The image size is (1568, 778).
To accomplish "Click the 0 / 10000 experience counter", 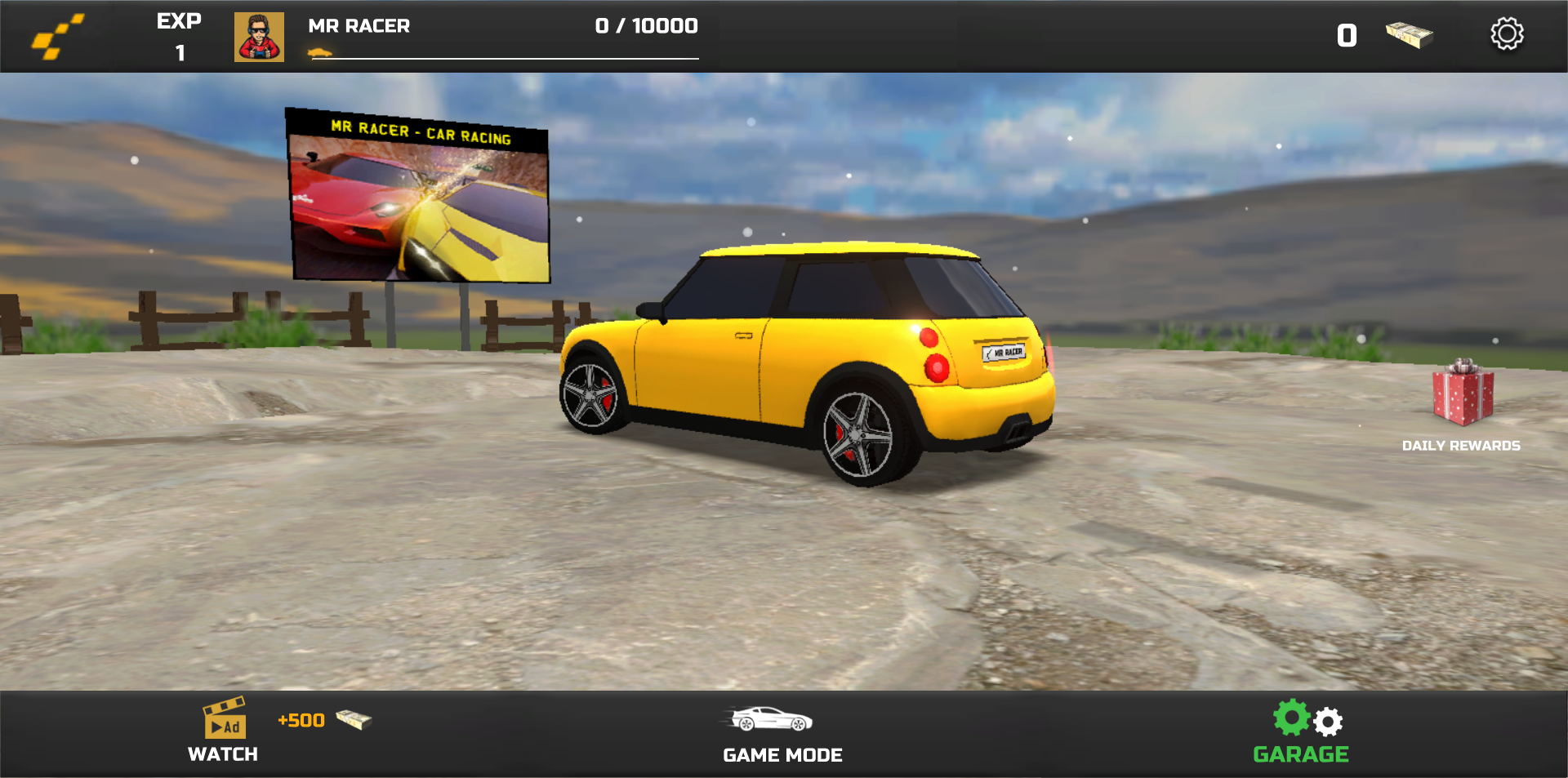I will 645,25.
